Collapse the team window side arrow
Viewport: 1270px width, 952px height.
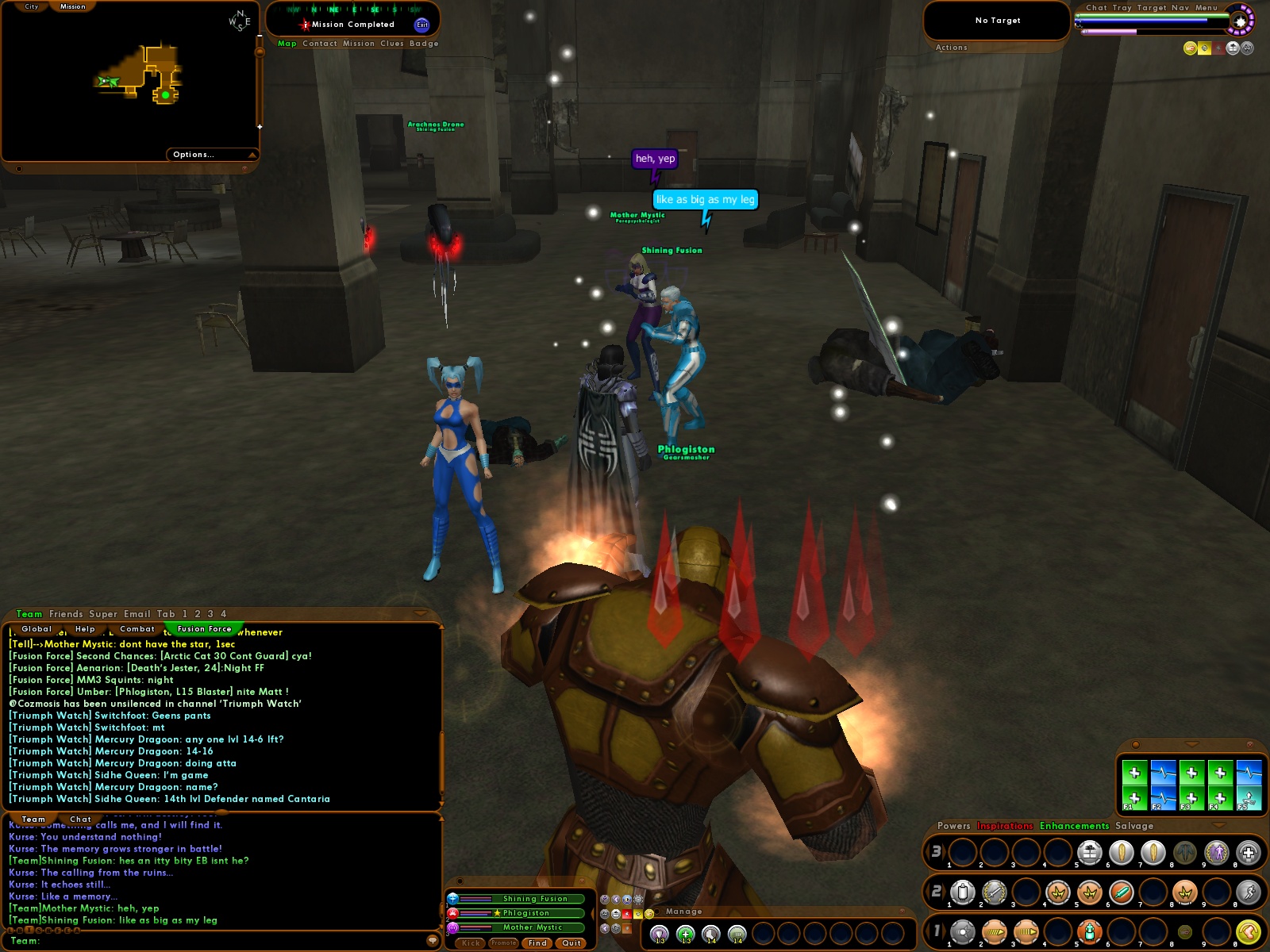[592, 914]
